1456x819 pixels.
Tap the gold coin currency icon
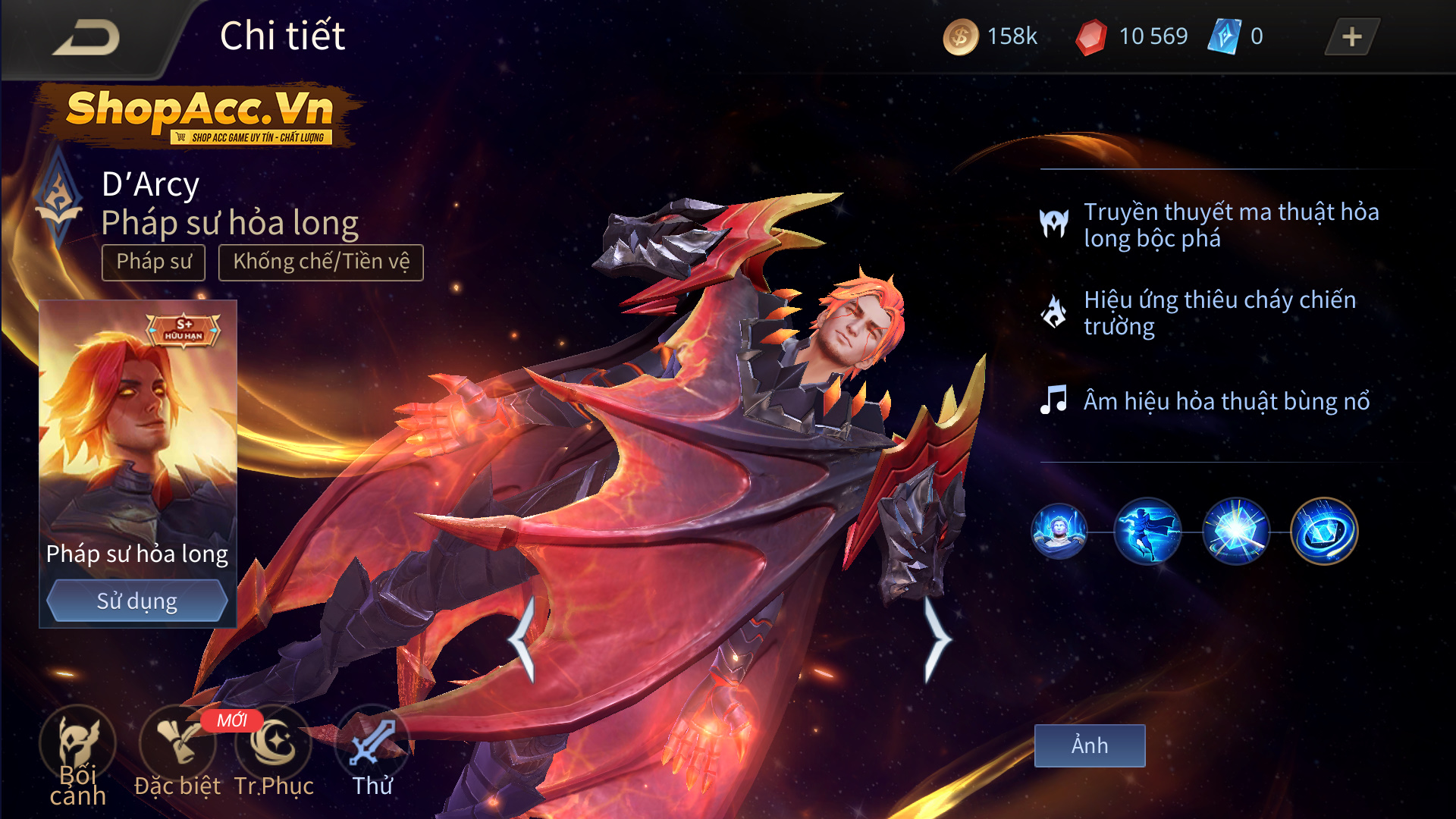pyautogui.click(x=960, y=37)
